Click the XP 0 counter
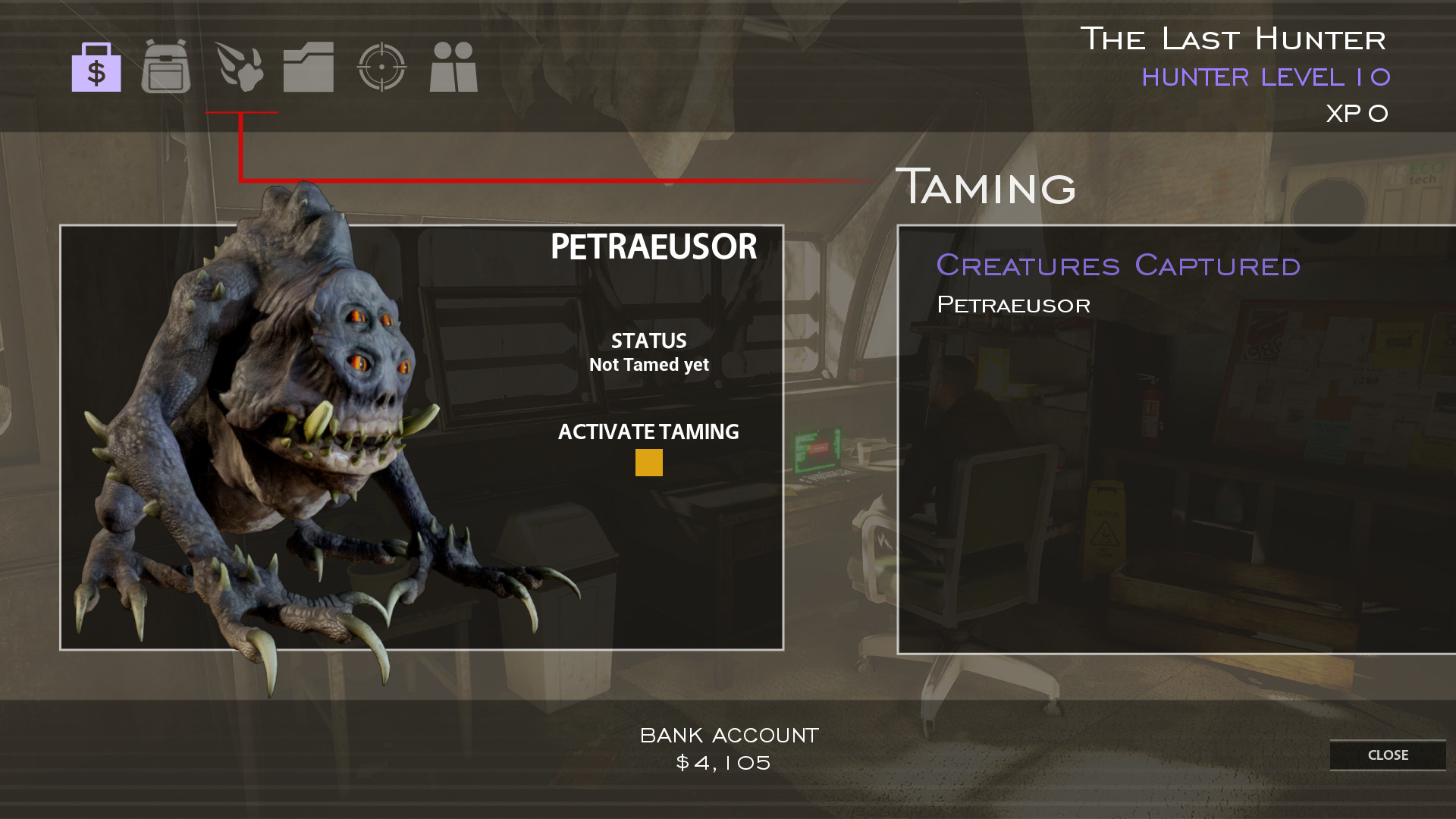This screenshot has width=1456, height=819. coord(1357,112)
